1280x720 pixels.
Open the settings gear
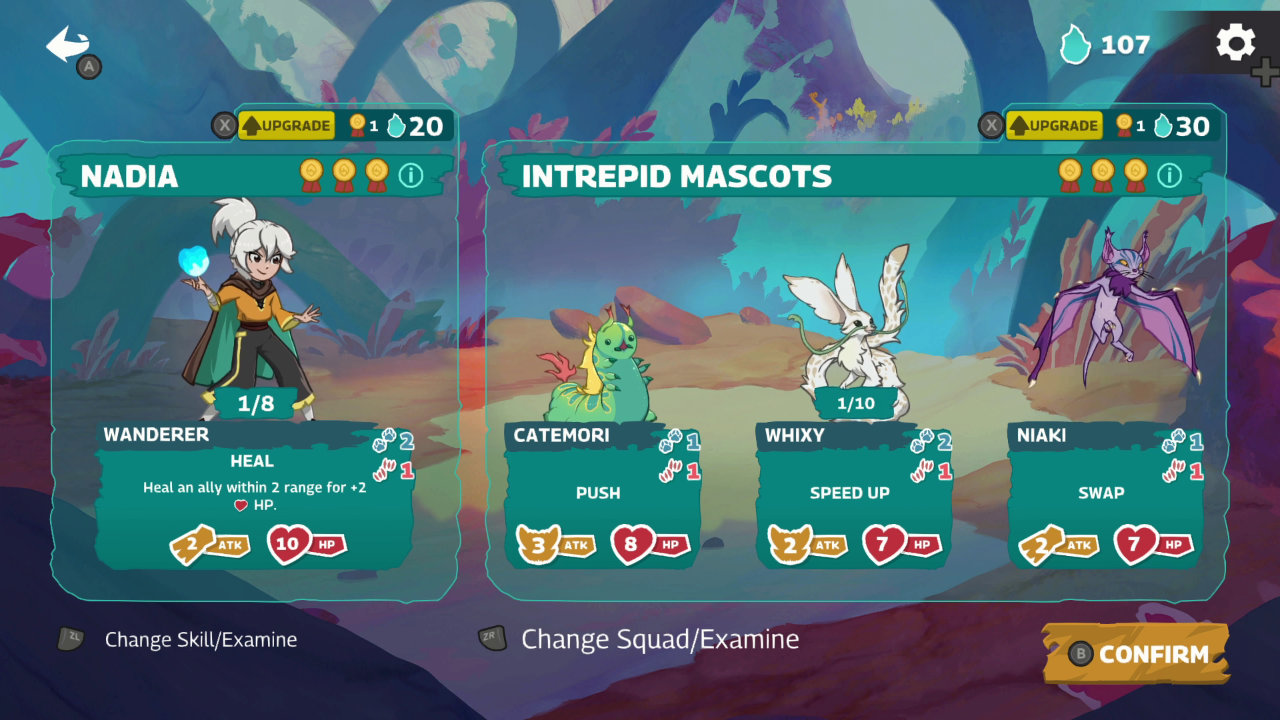pyautogui.click(x=1236, y=42)
